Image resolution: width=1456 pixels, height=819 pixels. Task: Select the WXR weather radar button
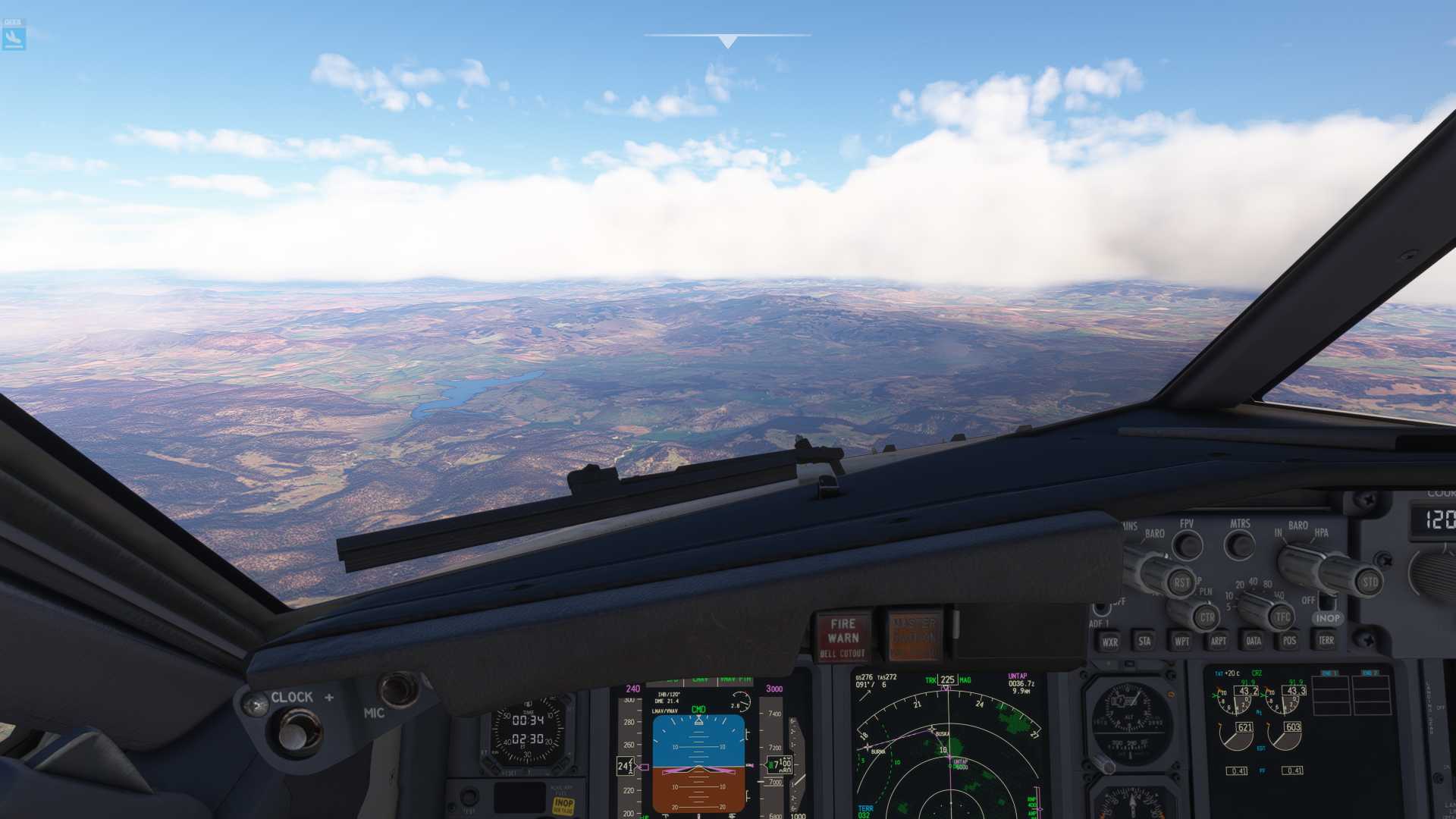coord(1110,642)
